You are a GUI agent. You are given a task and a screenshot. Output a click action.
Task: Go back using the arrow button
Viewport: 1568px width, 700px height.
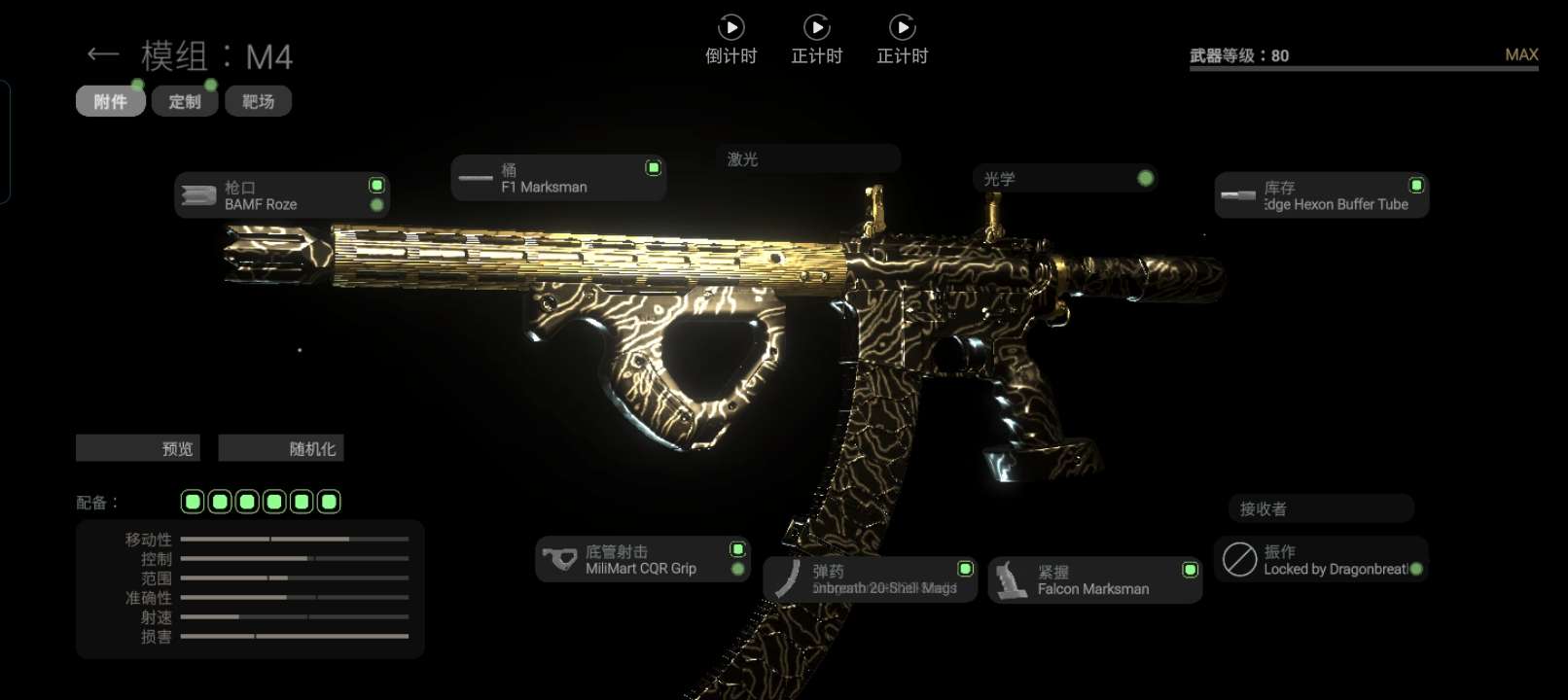click(x=102, y=54)
